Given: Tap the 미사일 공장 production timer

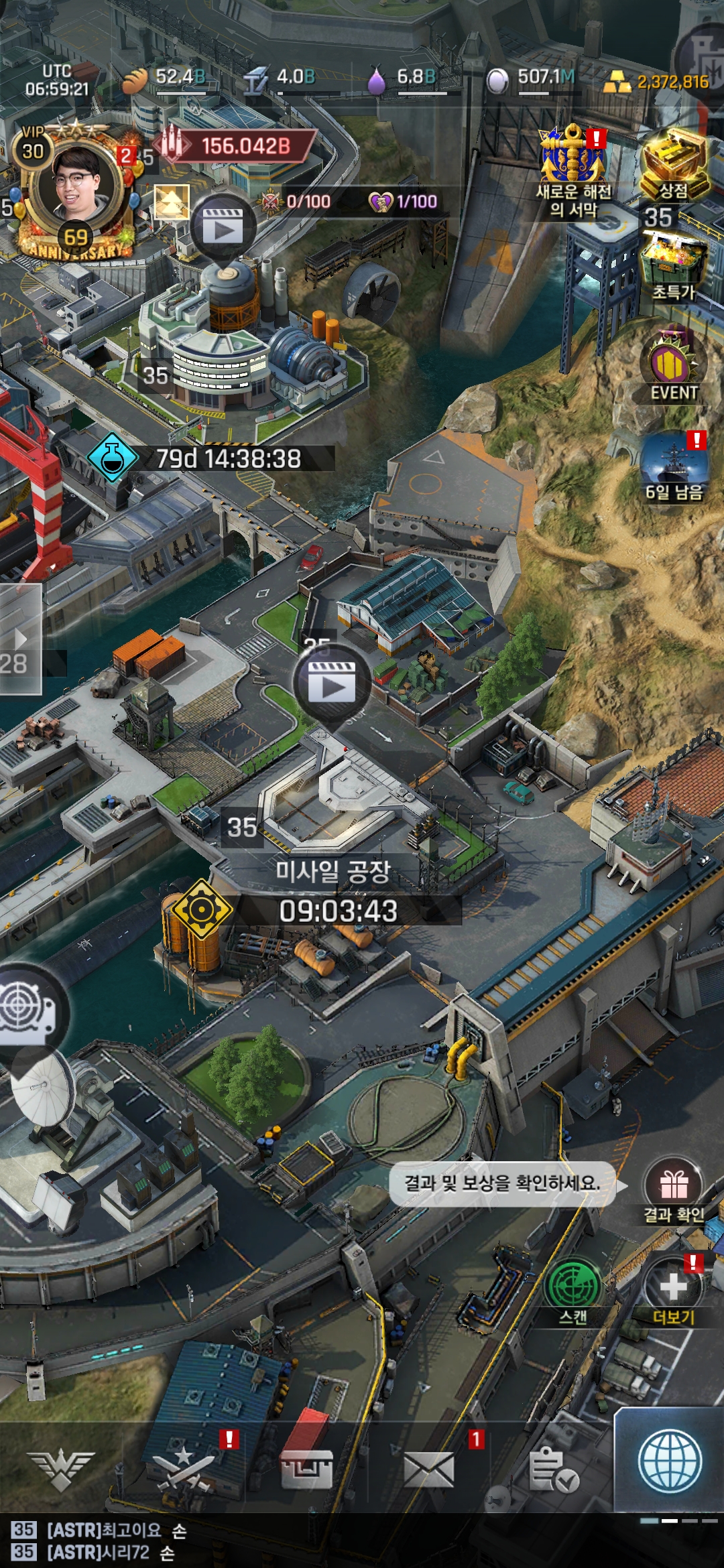Looking at the screenshot, I should 339,911.
